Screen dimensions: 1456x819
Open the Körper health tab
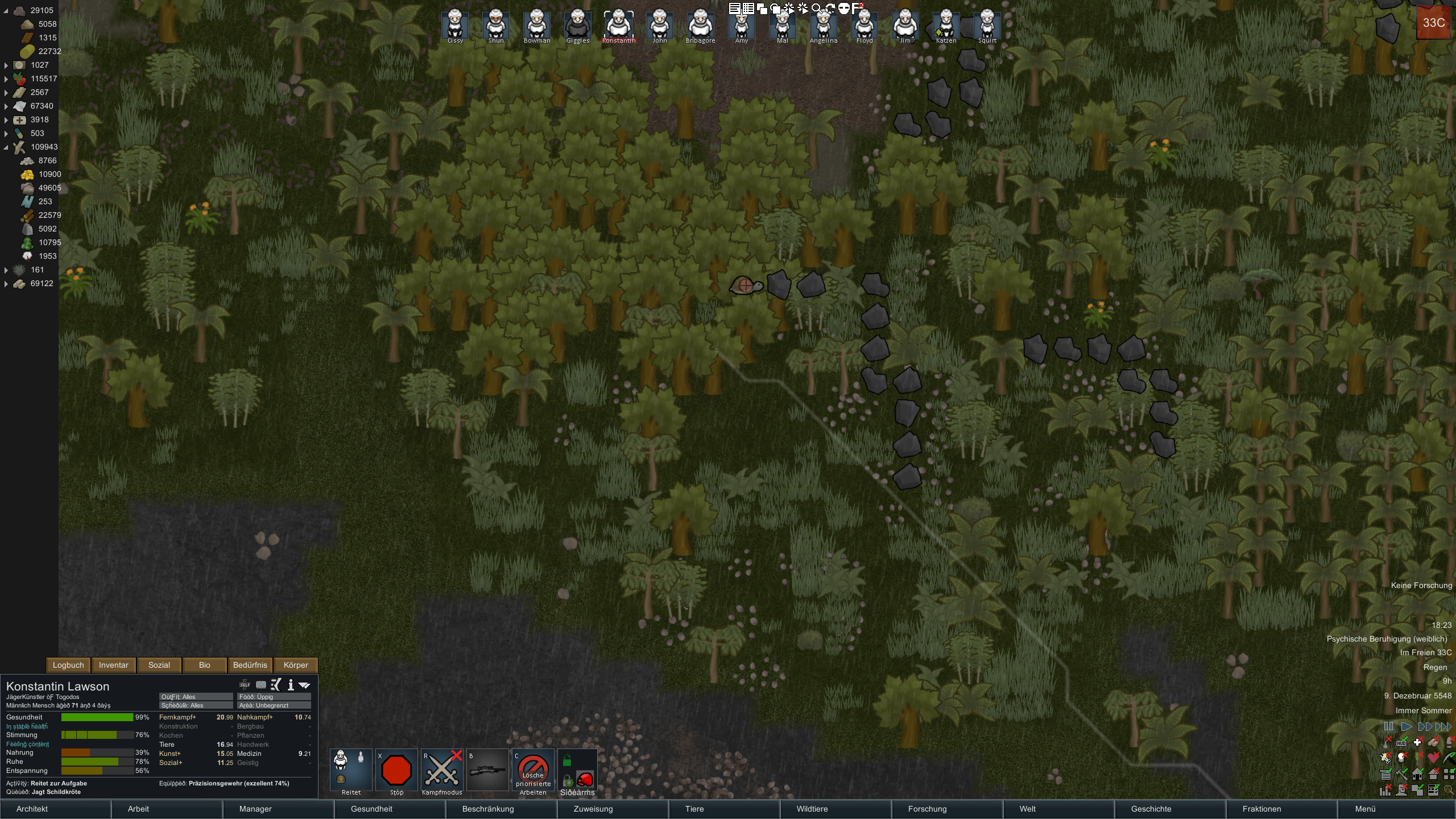click(296, 665)
